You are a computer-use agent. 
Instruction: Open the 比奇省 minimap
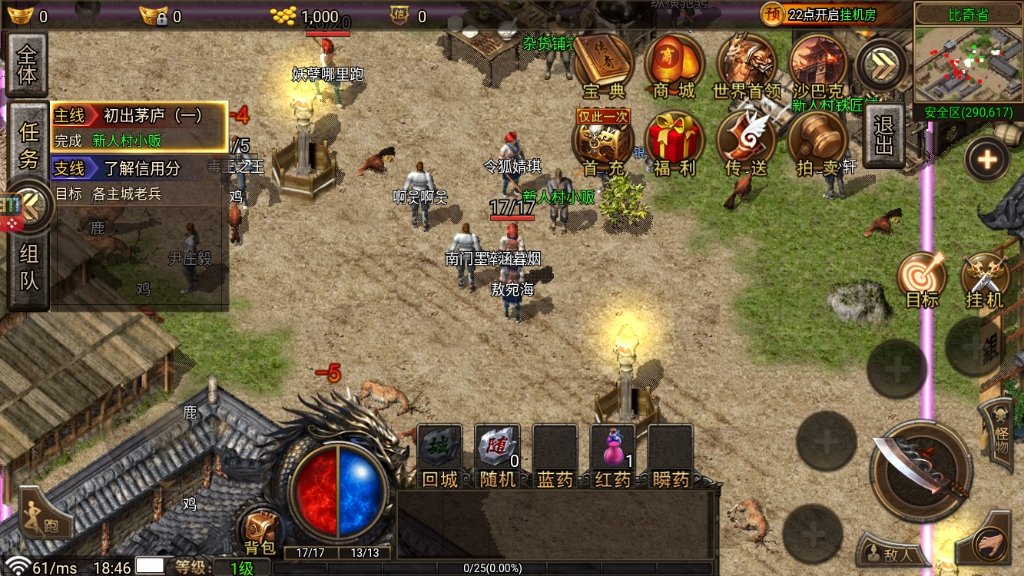967,60
